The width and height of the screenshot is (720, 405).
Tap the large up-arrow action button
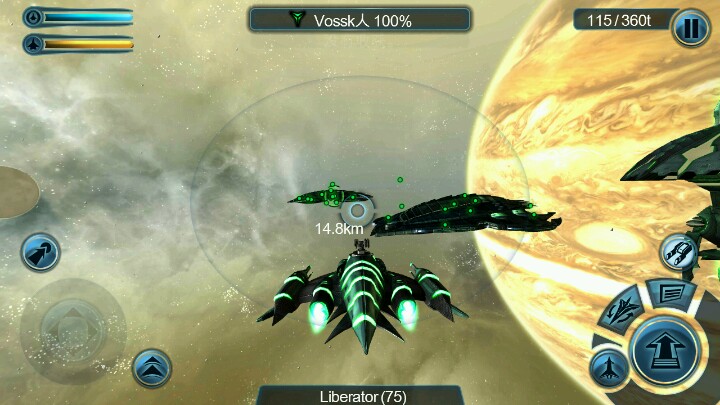point(665,352)
